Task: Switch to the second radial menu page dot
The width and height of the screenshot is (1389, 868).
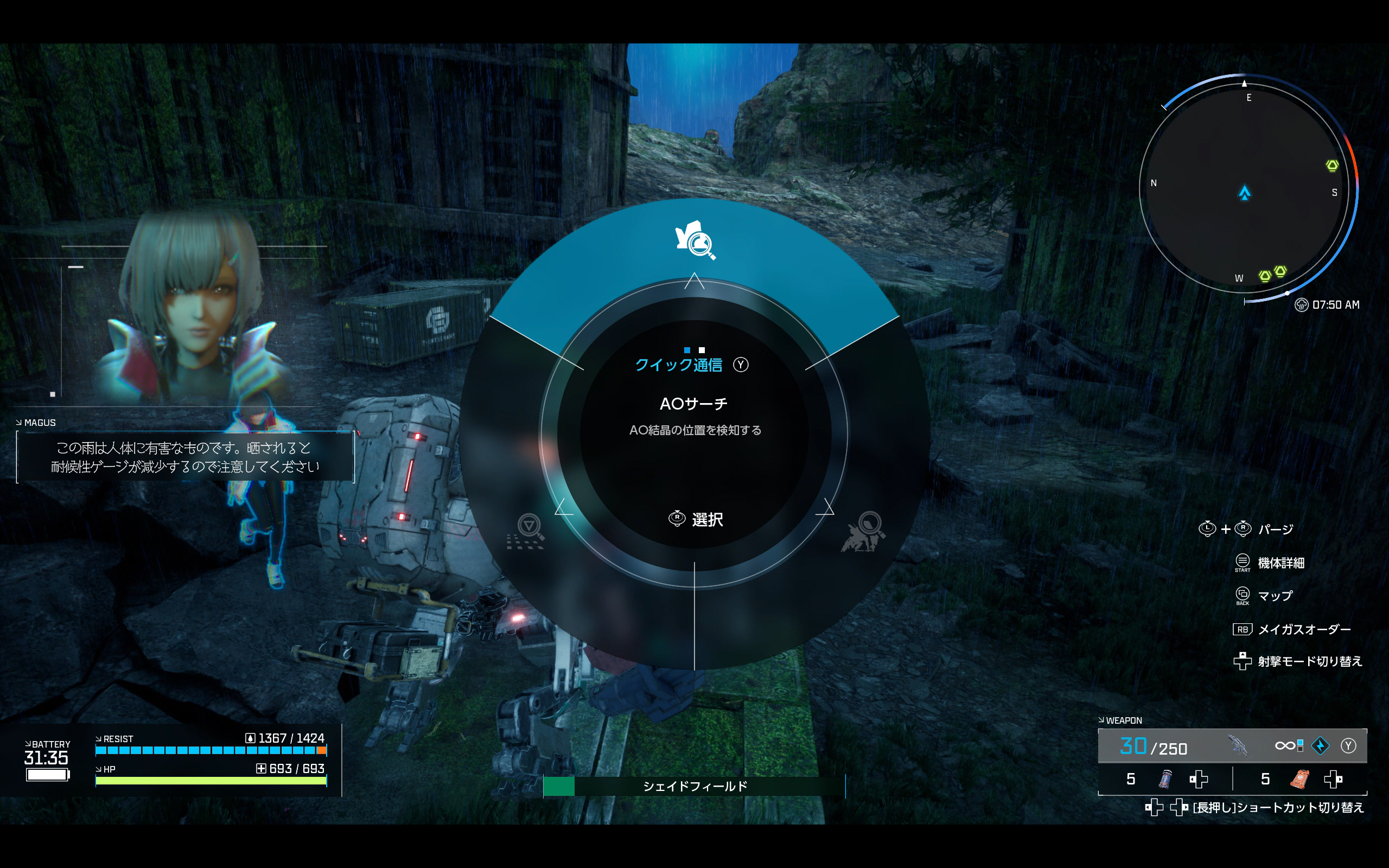Action: (702, 350)
